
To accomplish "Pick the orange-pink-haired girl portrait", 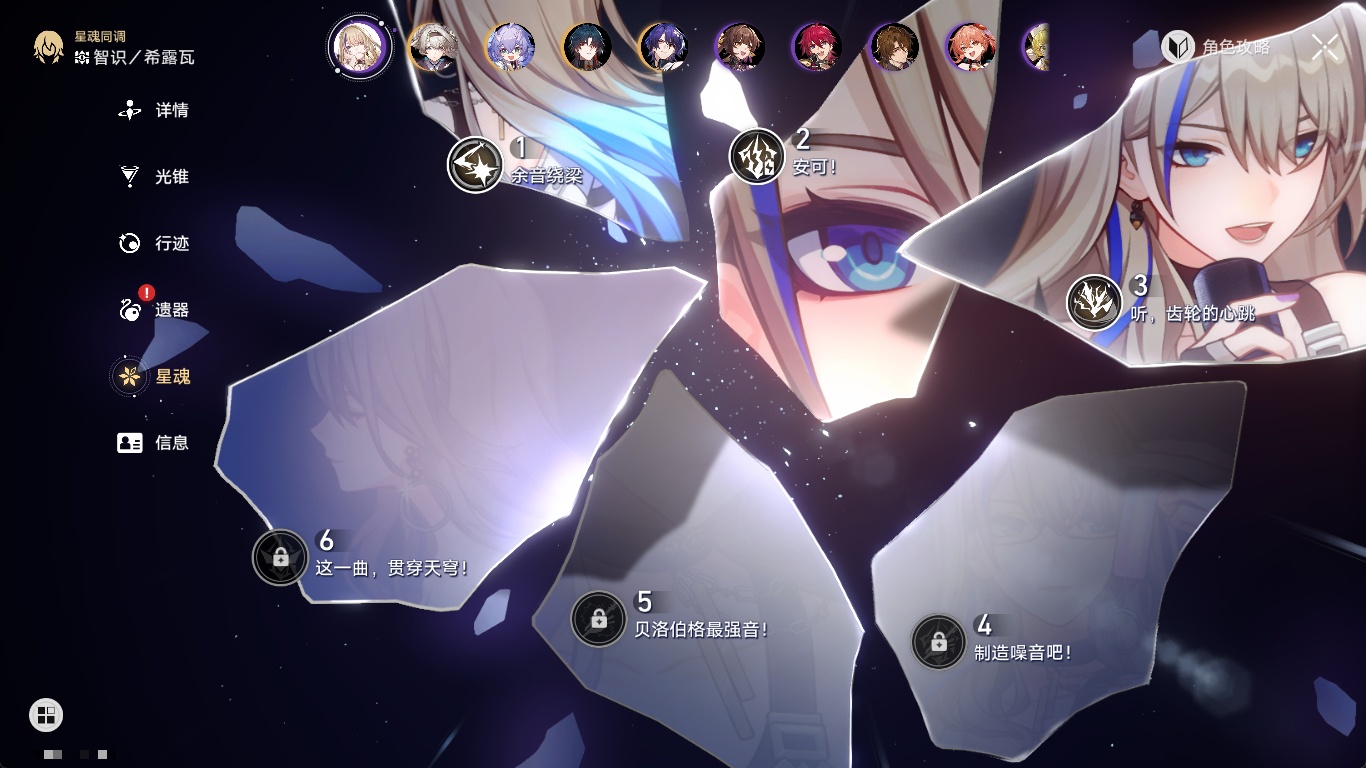I will (970, 47).
